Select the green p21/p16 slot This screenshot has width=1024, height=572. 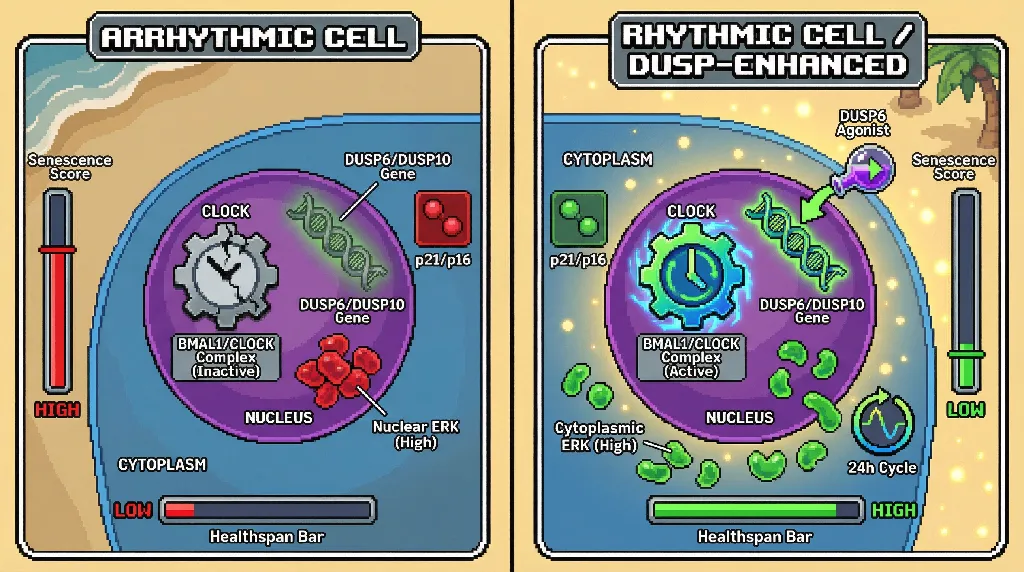[x=579, y=219]
